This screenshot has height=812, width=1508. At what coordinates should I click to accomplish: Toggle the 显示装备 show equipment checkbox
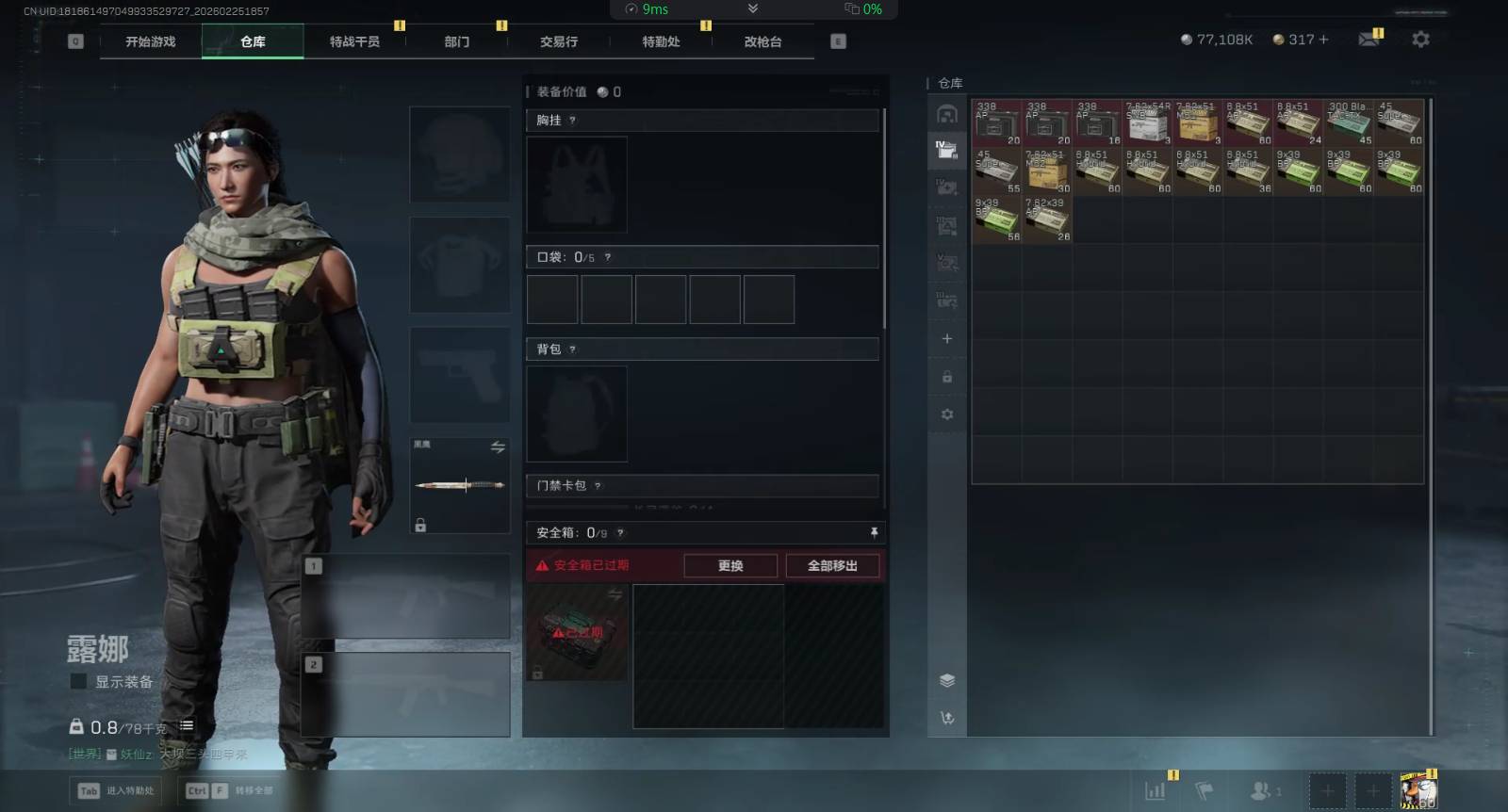(78, 681)
